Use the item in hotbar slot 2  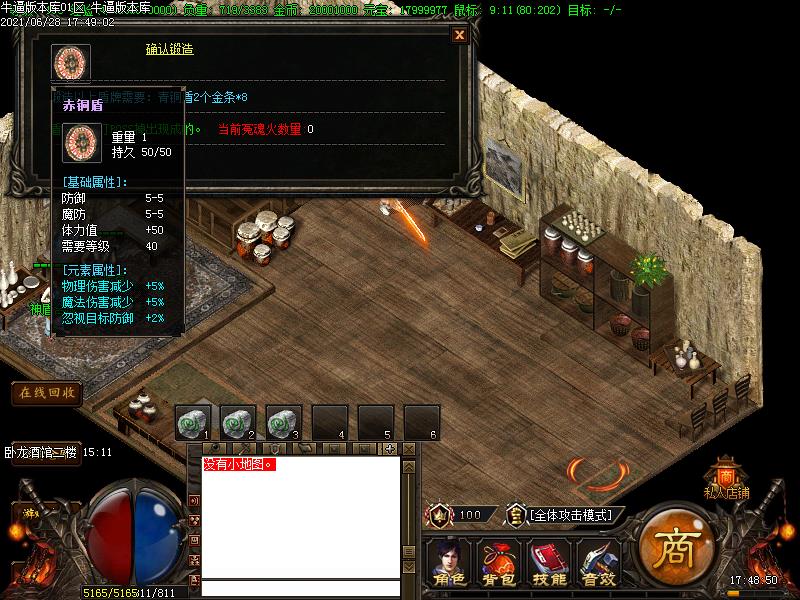[x=238, y=422]
